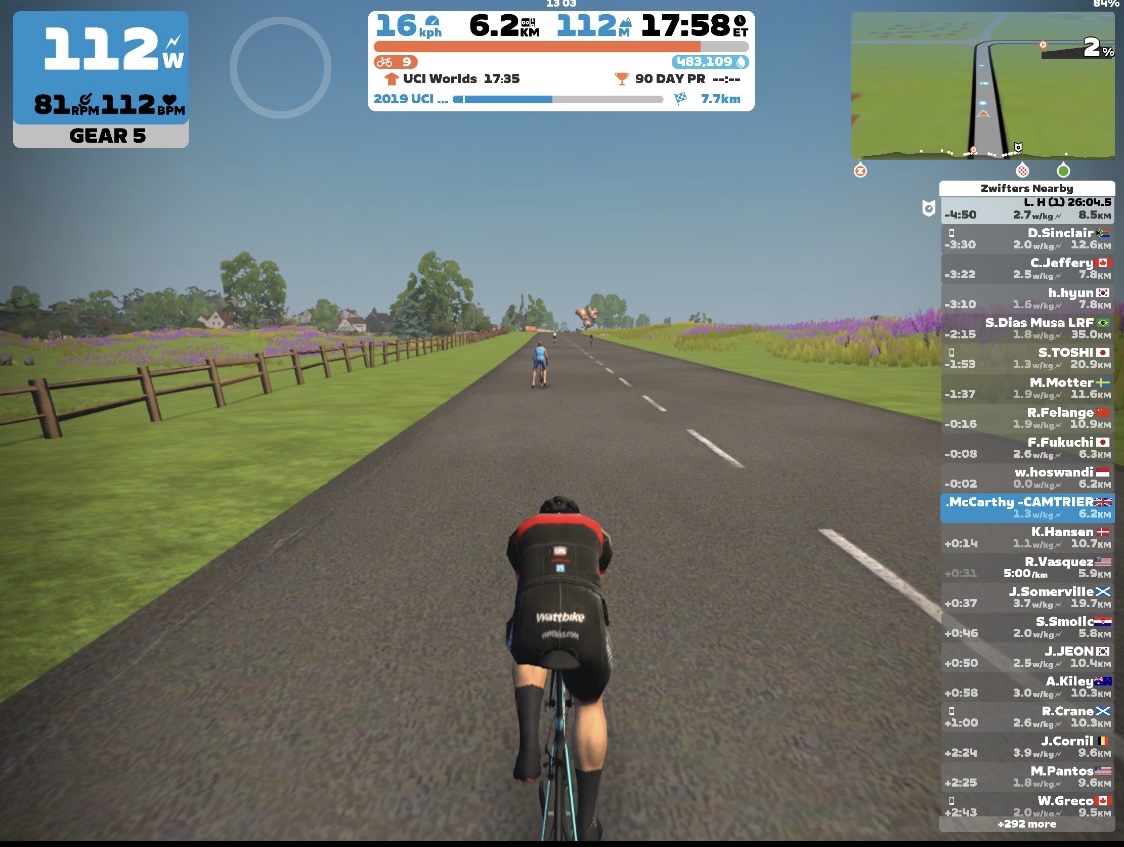Show the +292 more riders

1026,825
